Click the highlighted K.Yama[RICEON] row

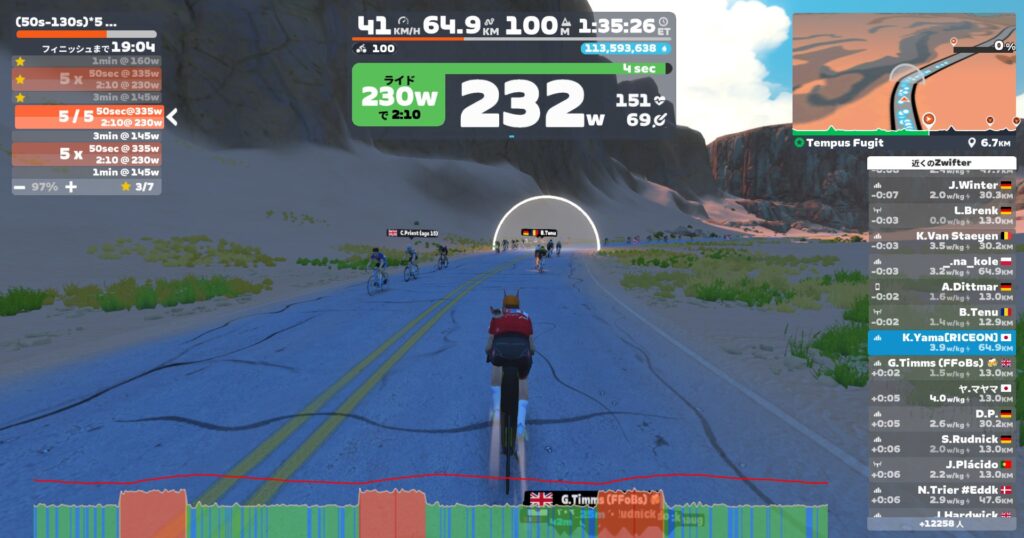[941, 343]
